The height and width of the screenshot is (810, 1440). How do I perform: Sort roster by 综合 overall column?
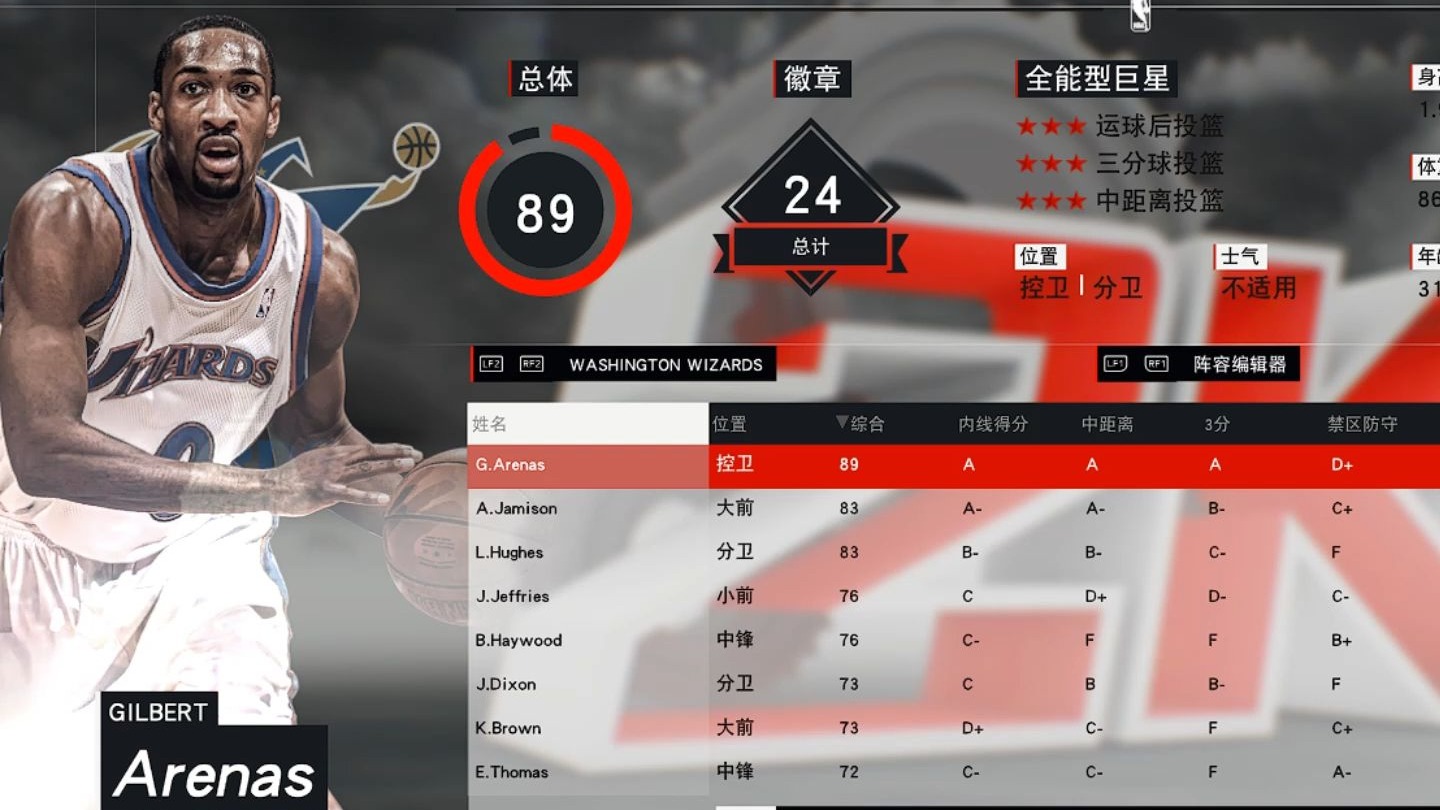tap(861, 424)
